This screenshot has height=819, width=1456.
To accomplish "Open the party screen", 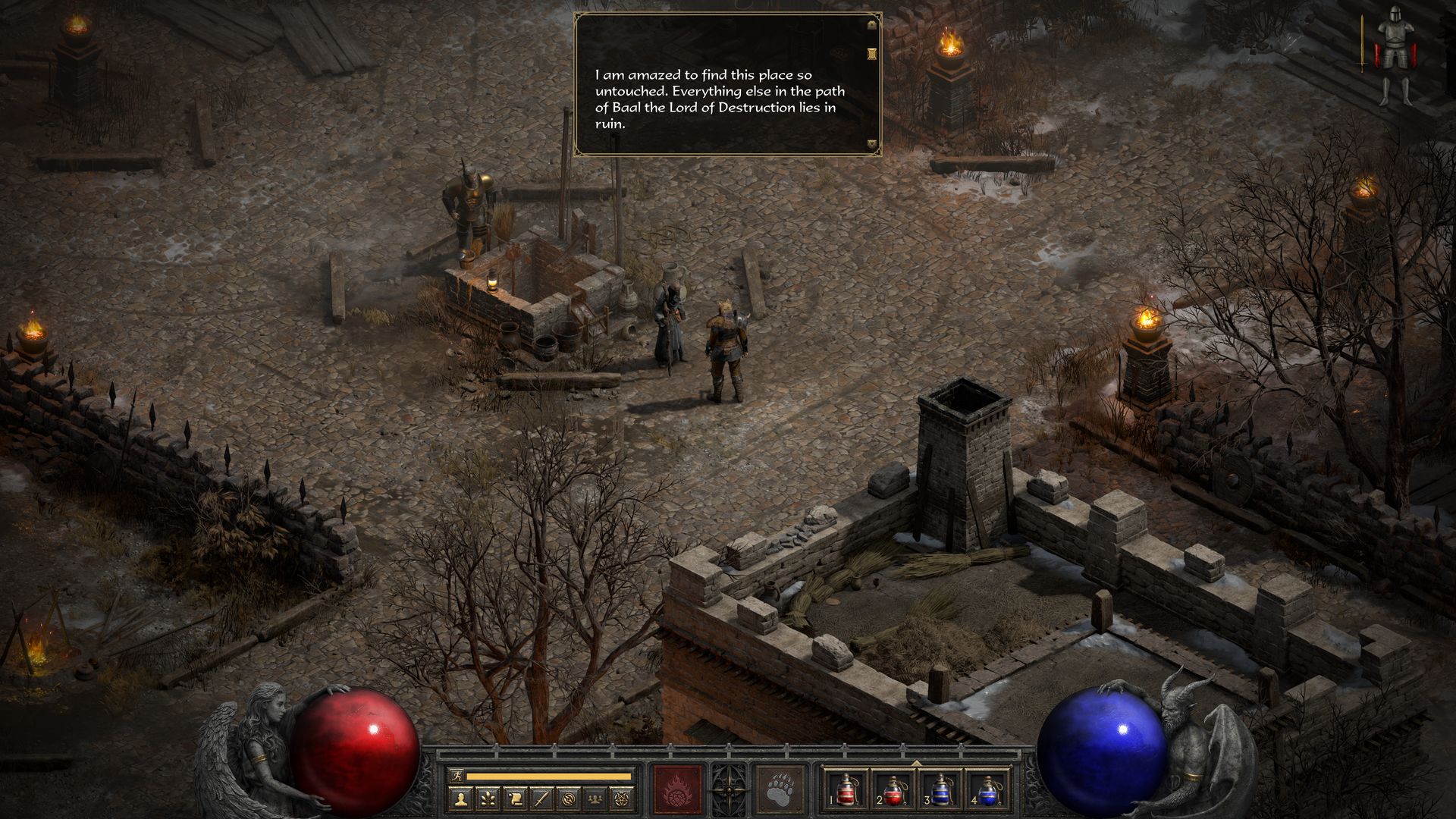I will (x=595, y=798).
